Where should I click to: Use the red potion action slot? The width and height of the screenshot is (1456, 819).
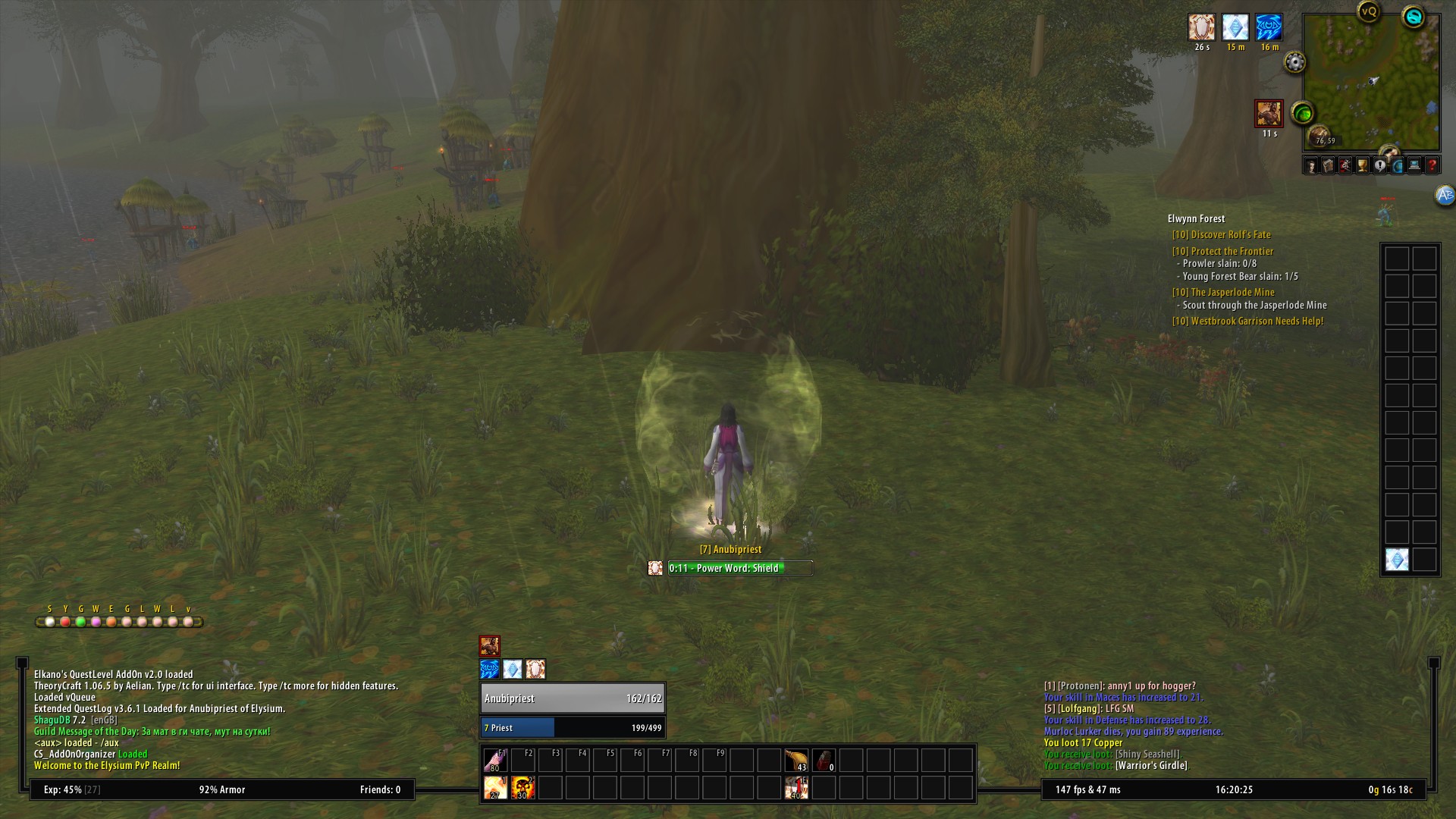tap(824, 760)
